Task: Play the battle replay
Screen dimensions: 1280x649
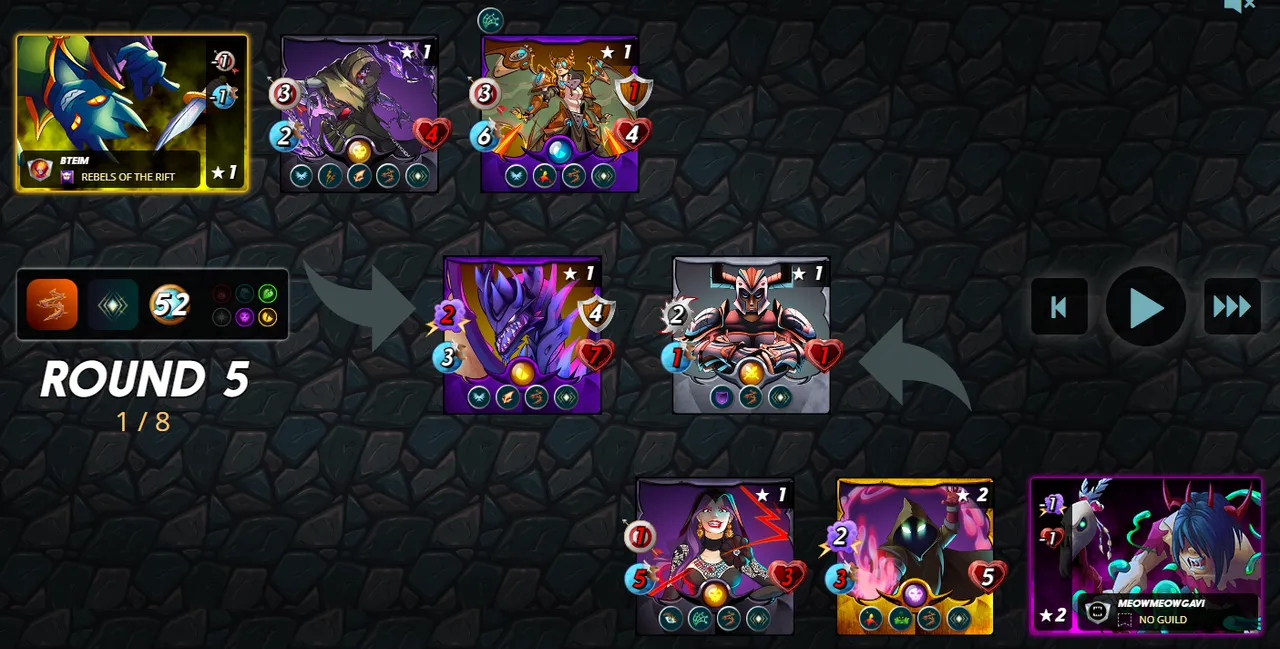Action: [x=1145, y=307]
